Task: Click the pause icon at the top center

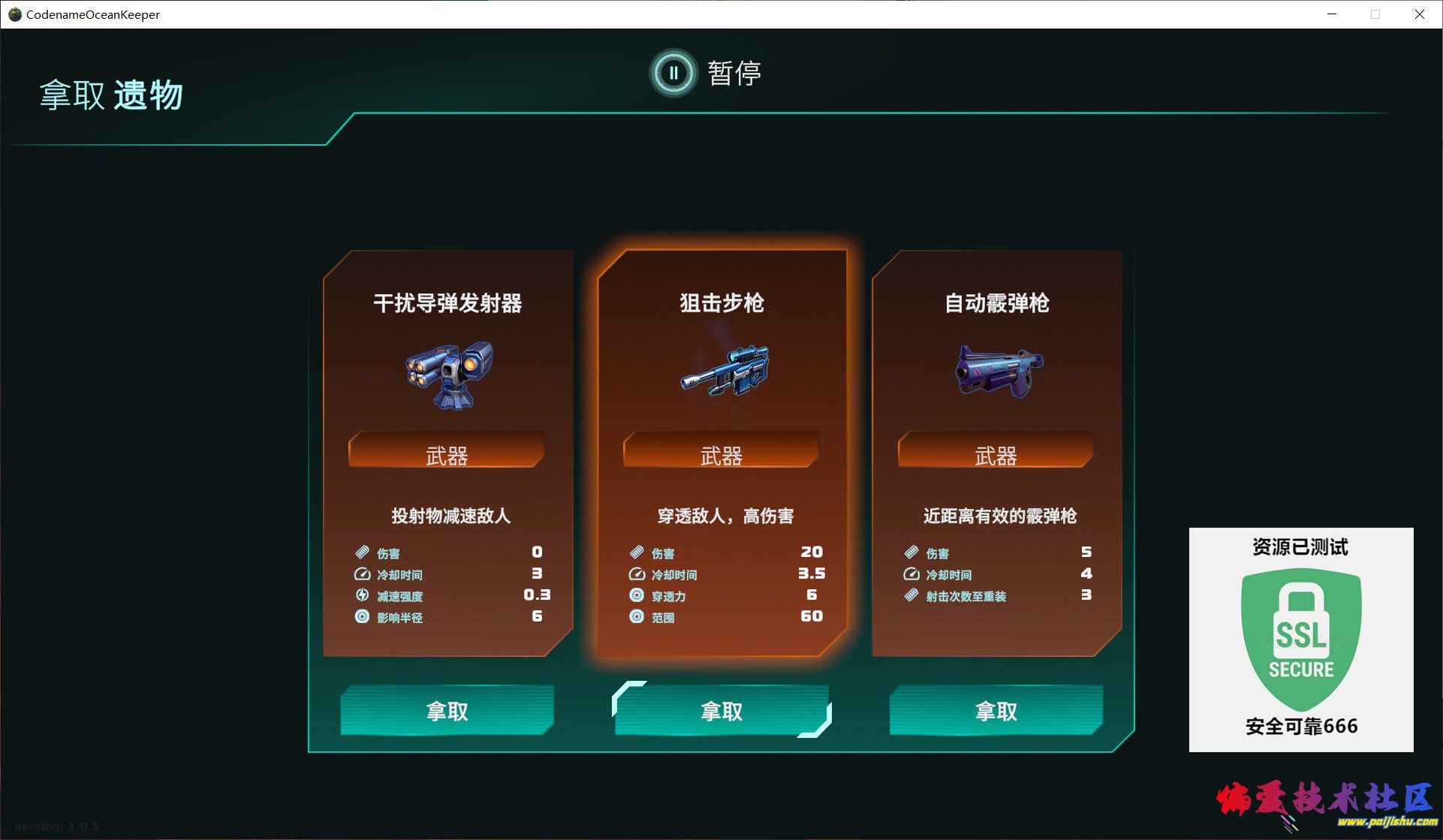Action: (673, 73)
